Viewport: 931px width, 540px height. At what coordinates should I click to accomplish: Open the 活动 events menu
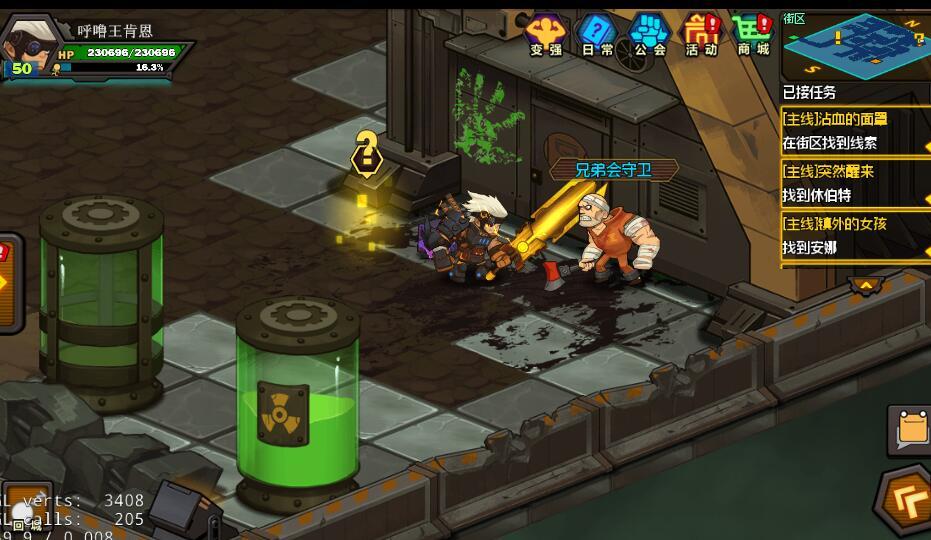click(x=701, y=34)
